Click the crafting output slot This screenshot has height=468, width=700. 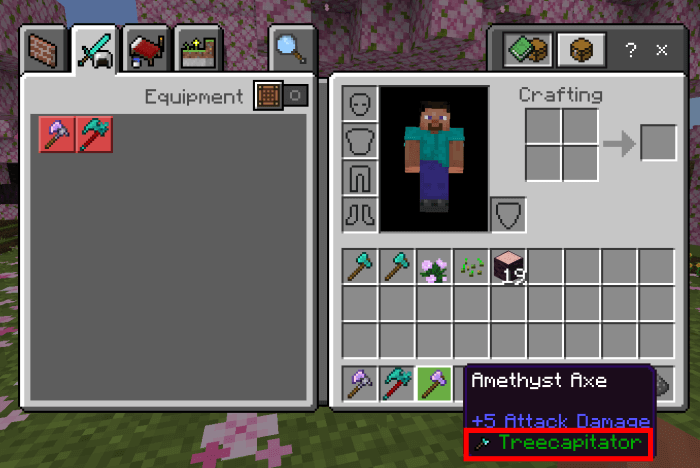[x=658, y=142]
